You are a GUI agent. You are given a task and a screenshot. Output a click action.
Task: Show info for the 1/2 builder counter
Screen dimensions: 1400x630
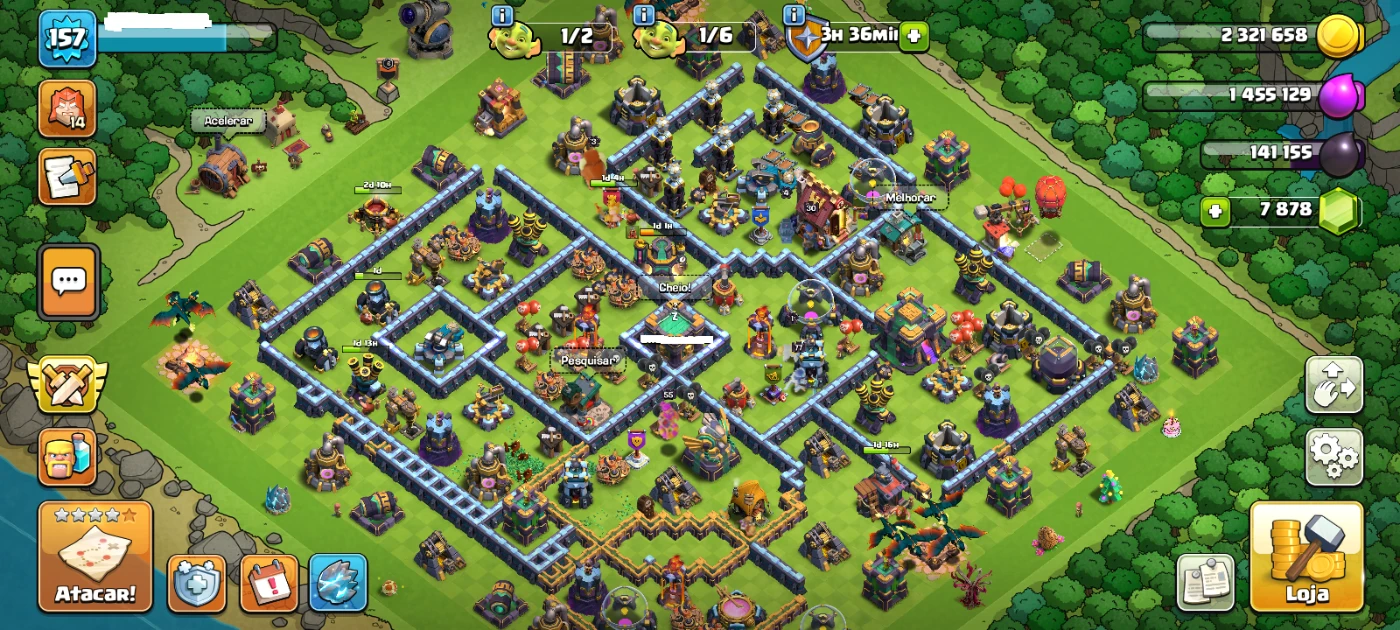[502, 15]
